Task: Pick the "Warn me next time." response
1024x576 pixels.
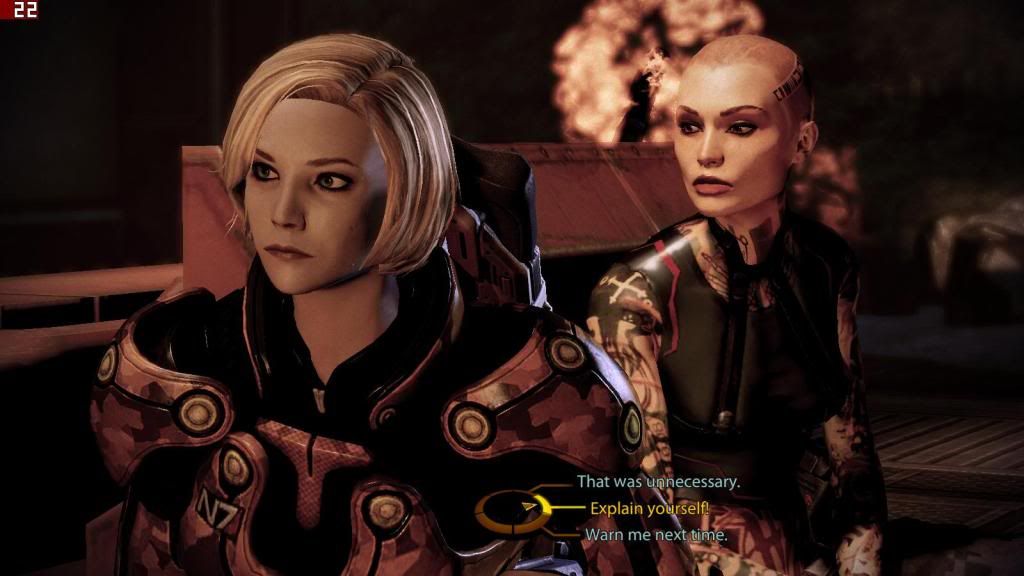Action: pos(655,535)
